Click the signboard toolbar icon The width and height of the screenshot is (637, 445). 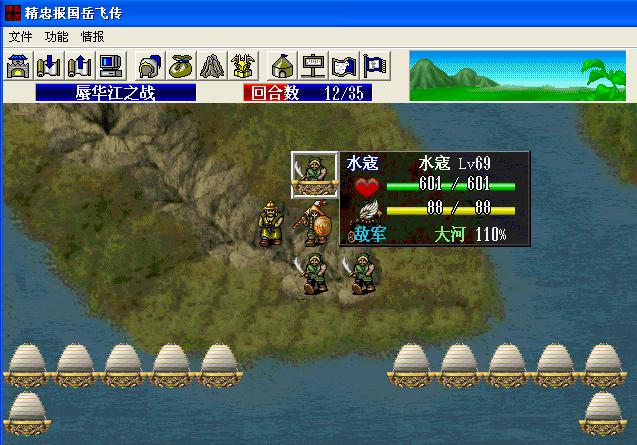coord(313,66)
